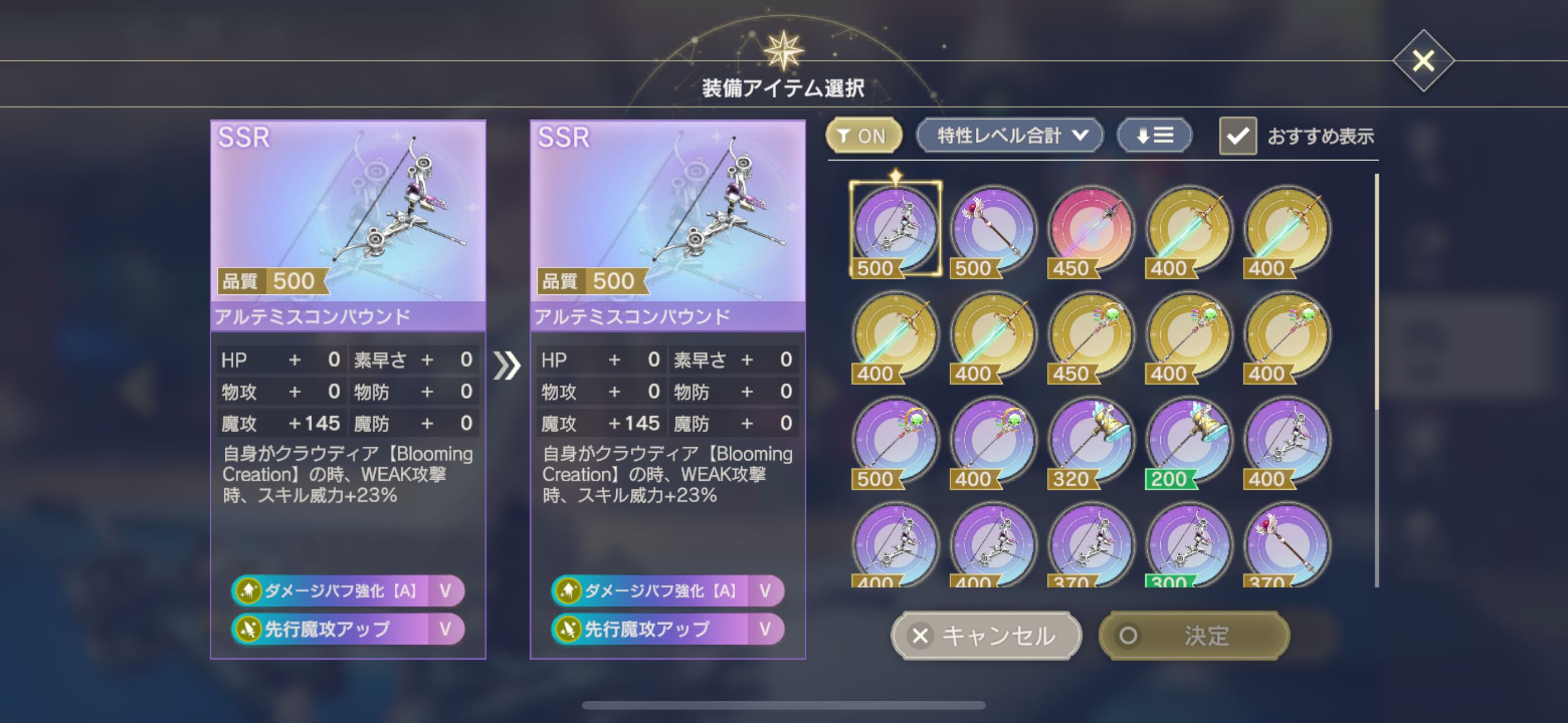1568x723 pixels.
Task: Cancel with the キャンセル button
Action: 986,636
